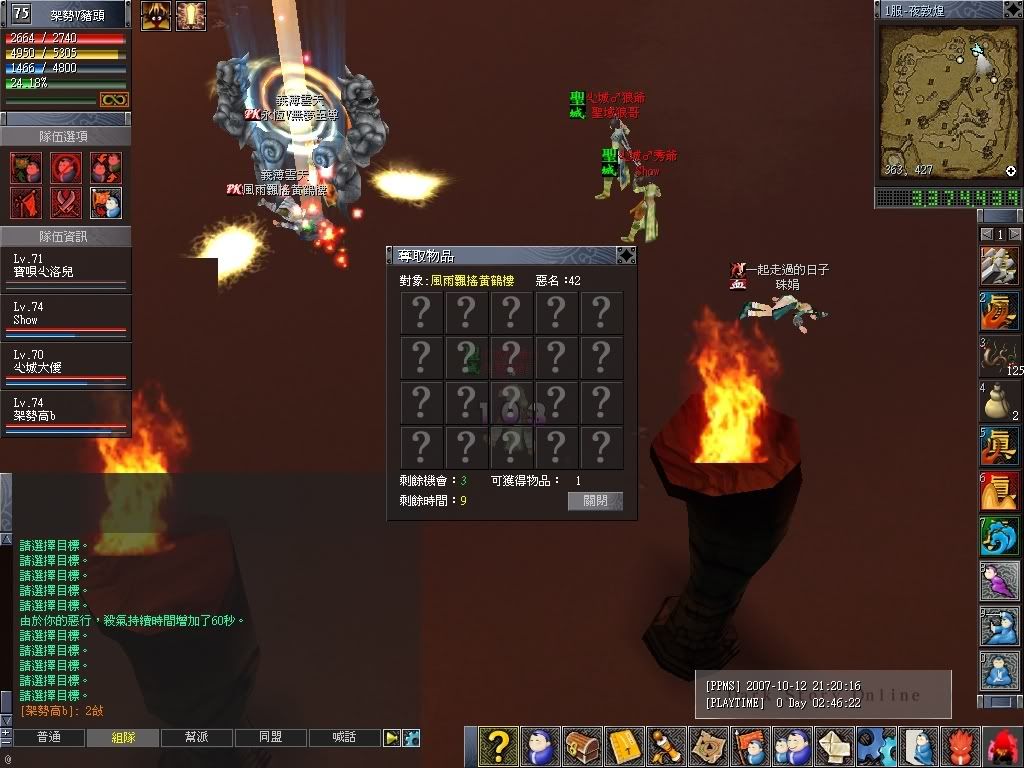This screenshot has height=768, width=1024.
Task: Toggle the infinity symbol button under the bars
Action: tap(113, 100)
